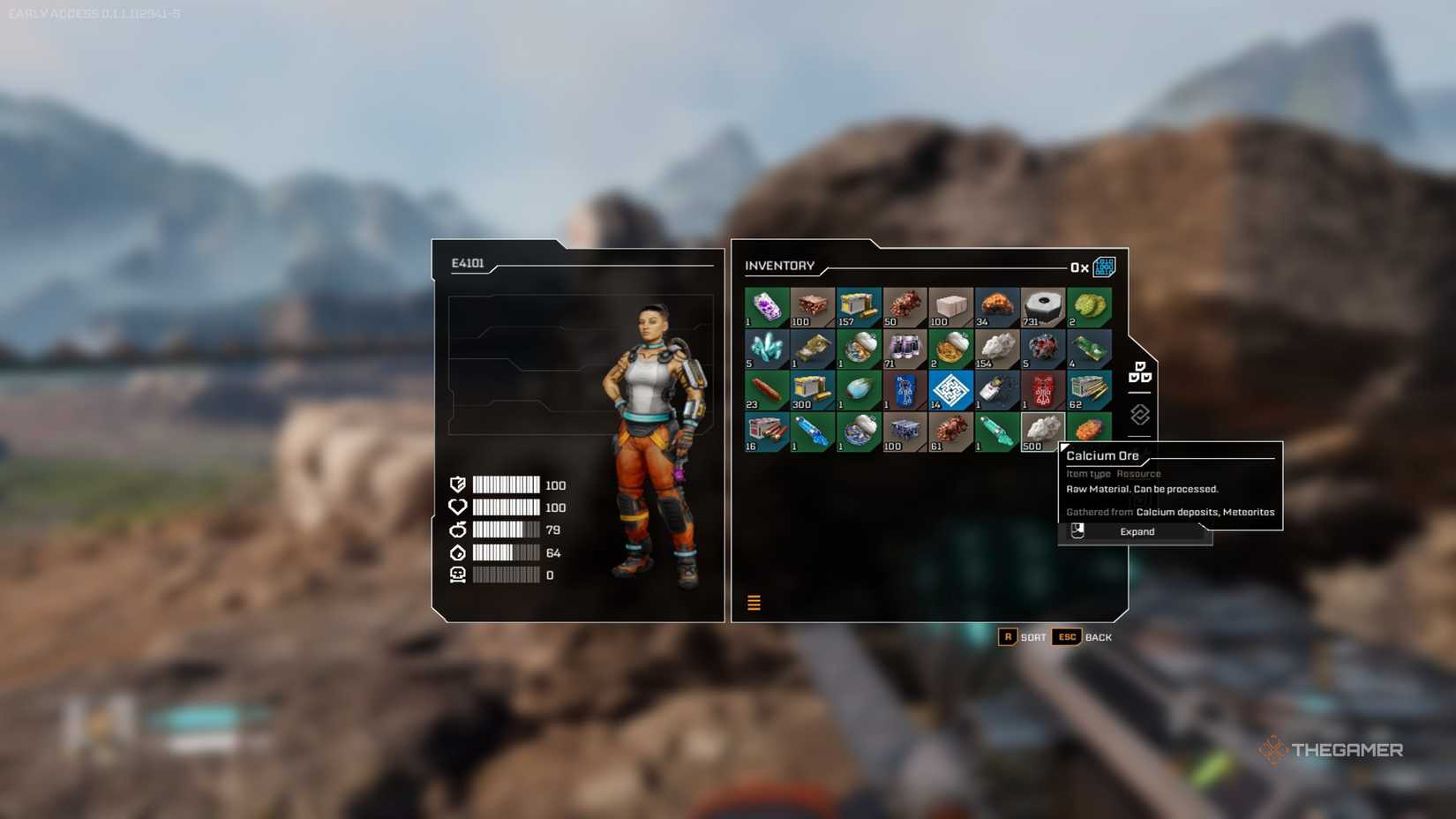Select the interlocked-links icon on the right sidebar

tap(1138, 412)
